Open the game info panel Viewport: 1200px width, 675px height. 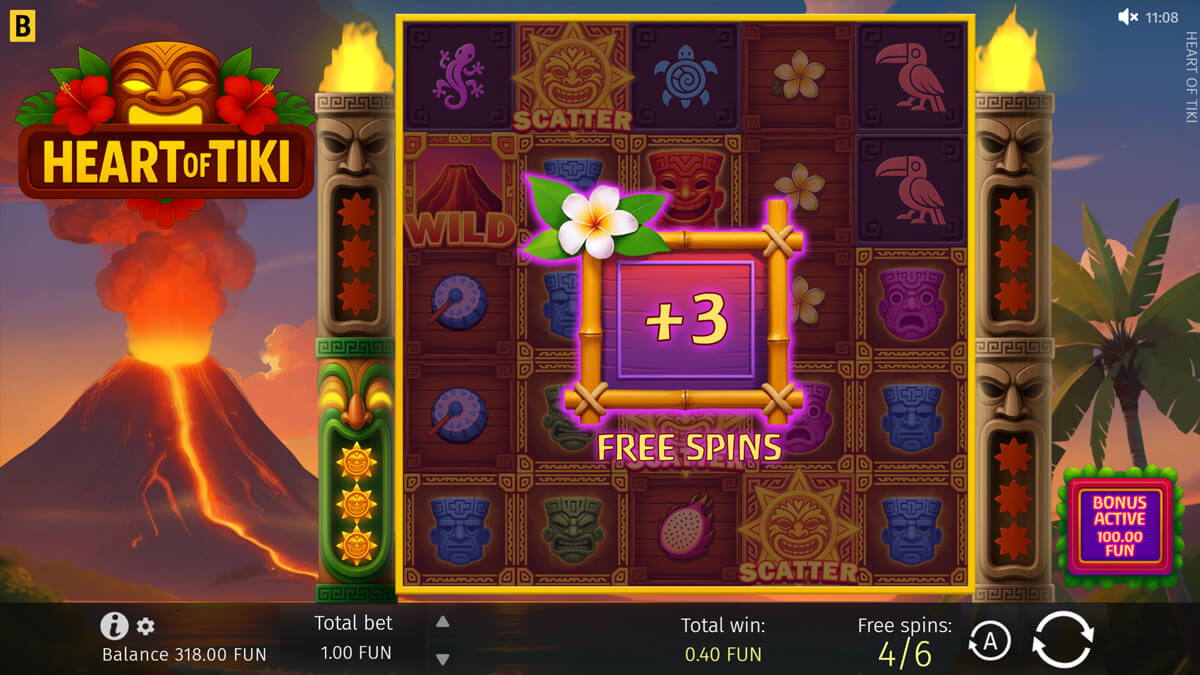pyautogui.click(x=114, y=627)
